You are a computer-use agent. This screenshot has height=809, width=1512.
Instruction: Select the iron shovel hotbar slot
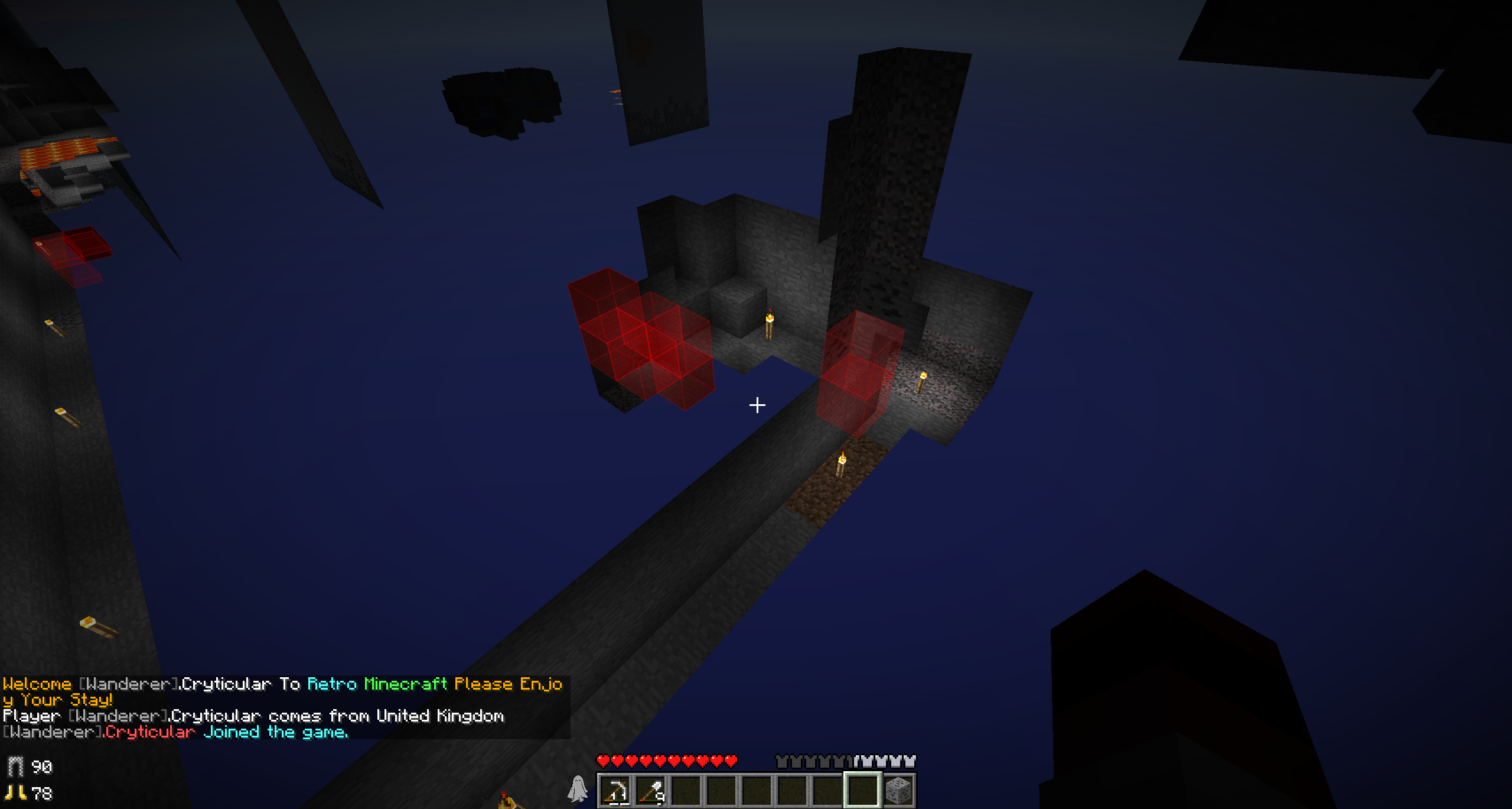pyautogui.click(x=651, y=790)
